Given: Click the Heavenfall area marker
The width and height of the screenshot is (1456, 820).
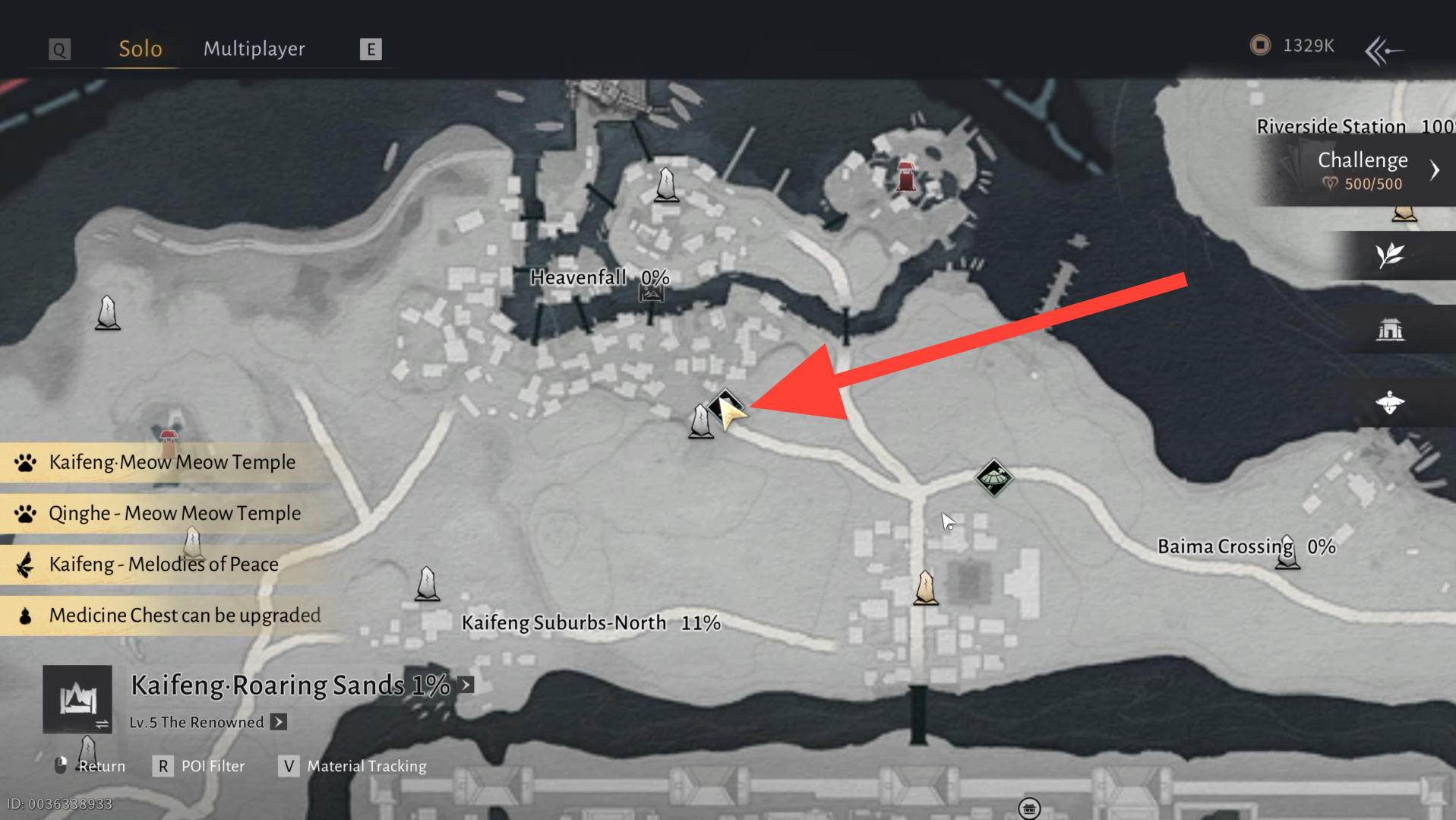Looking at the screenshot, I should tap(651, 293).
